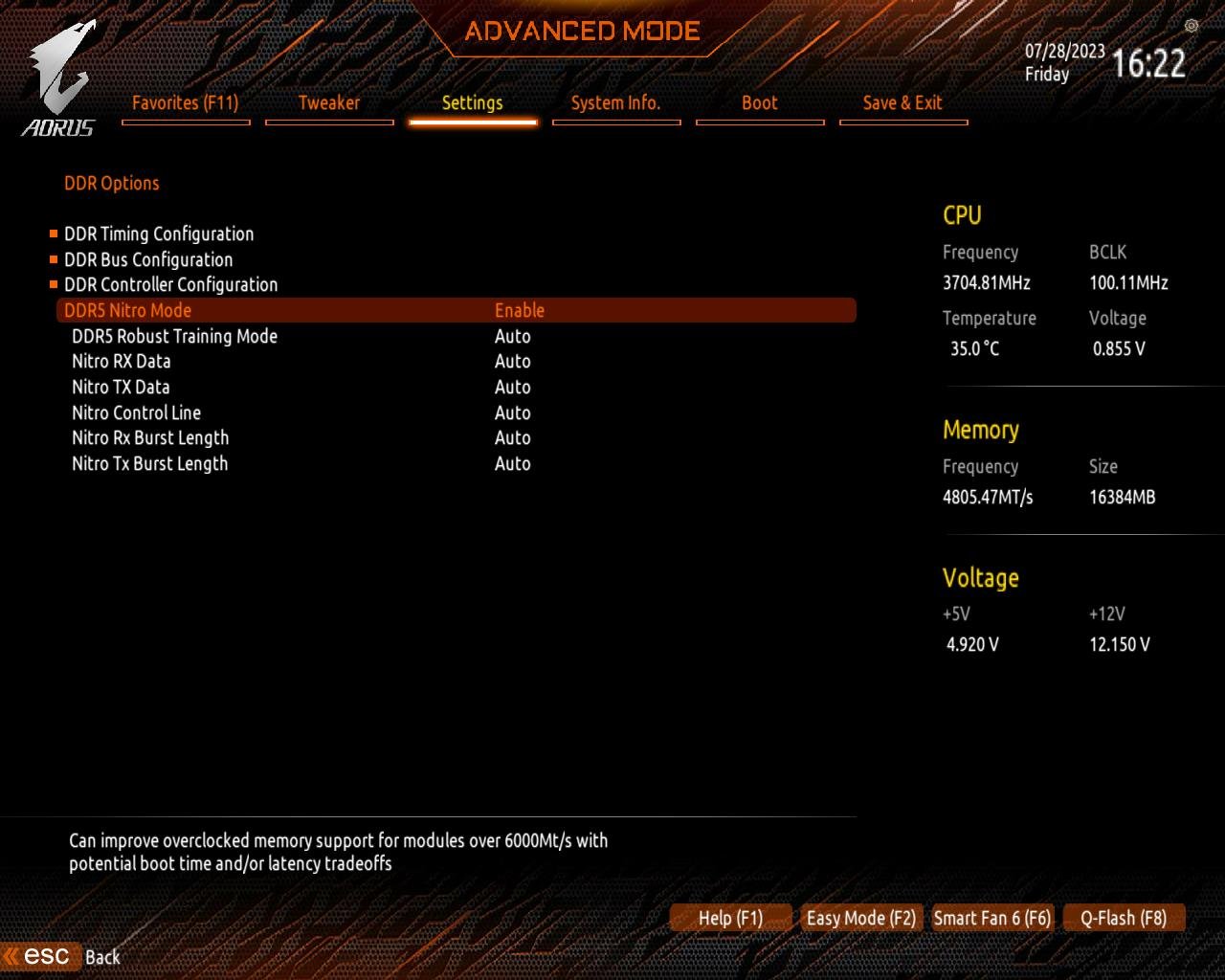Open the Tweaker tab
Image resolution: width=1225 pixels, height=980 pixels.
[x=329, y=103]
